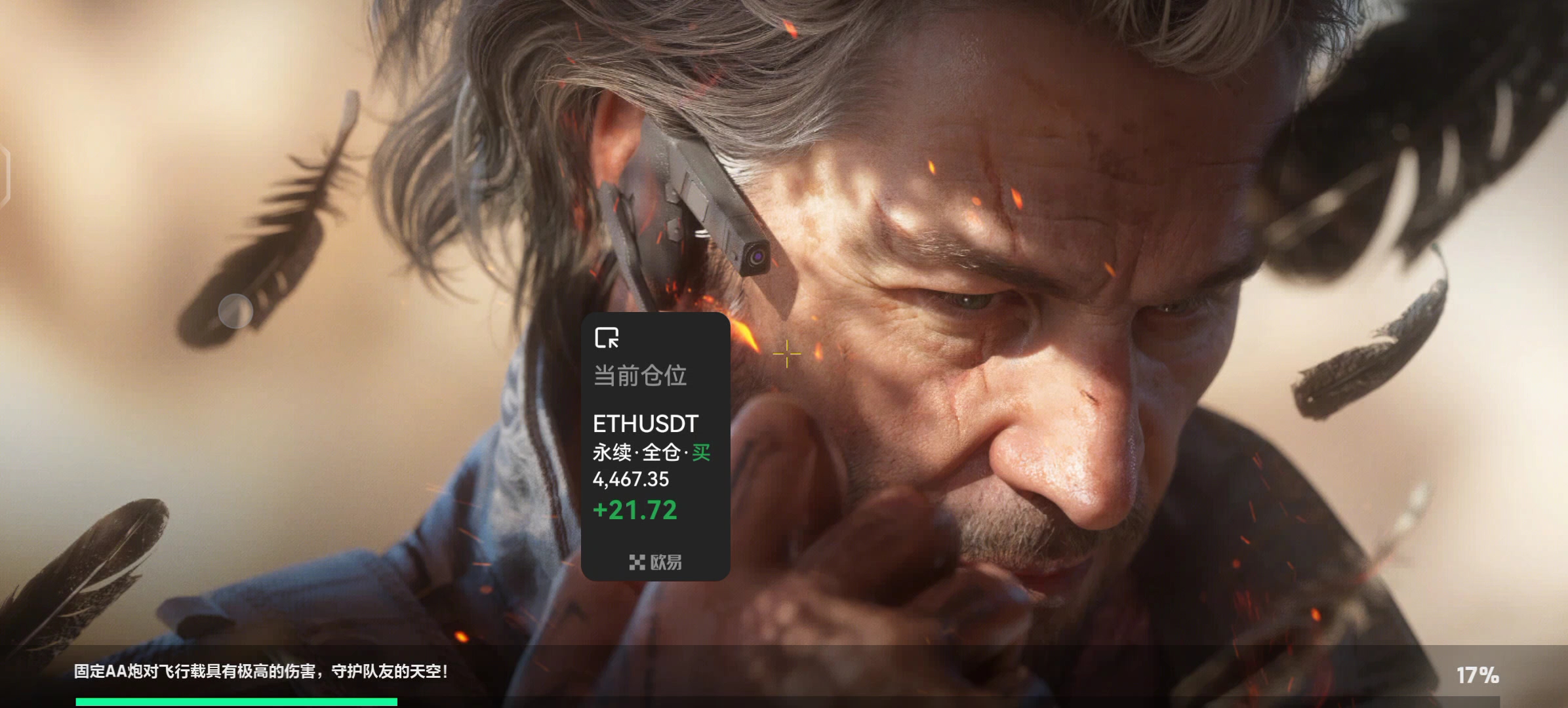Open the ETHUSDT position entry

645,424
